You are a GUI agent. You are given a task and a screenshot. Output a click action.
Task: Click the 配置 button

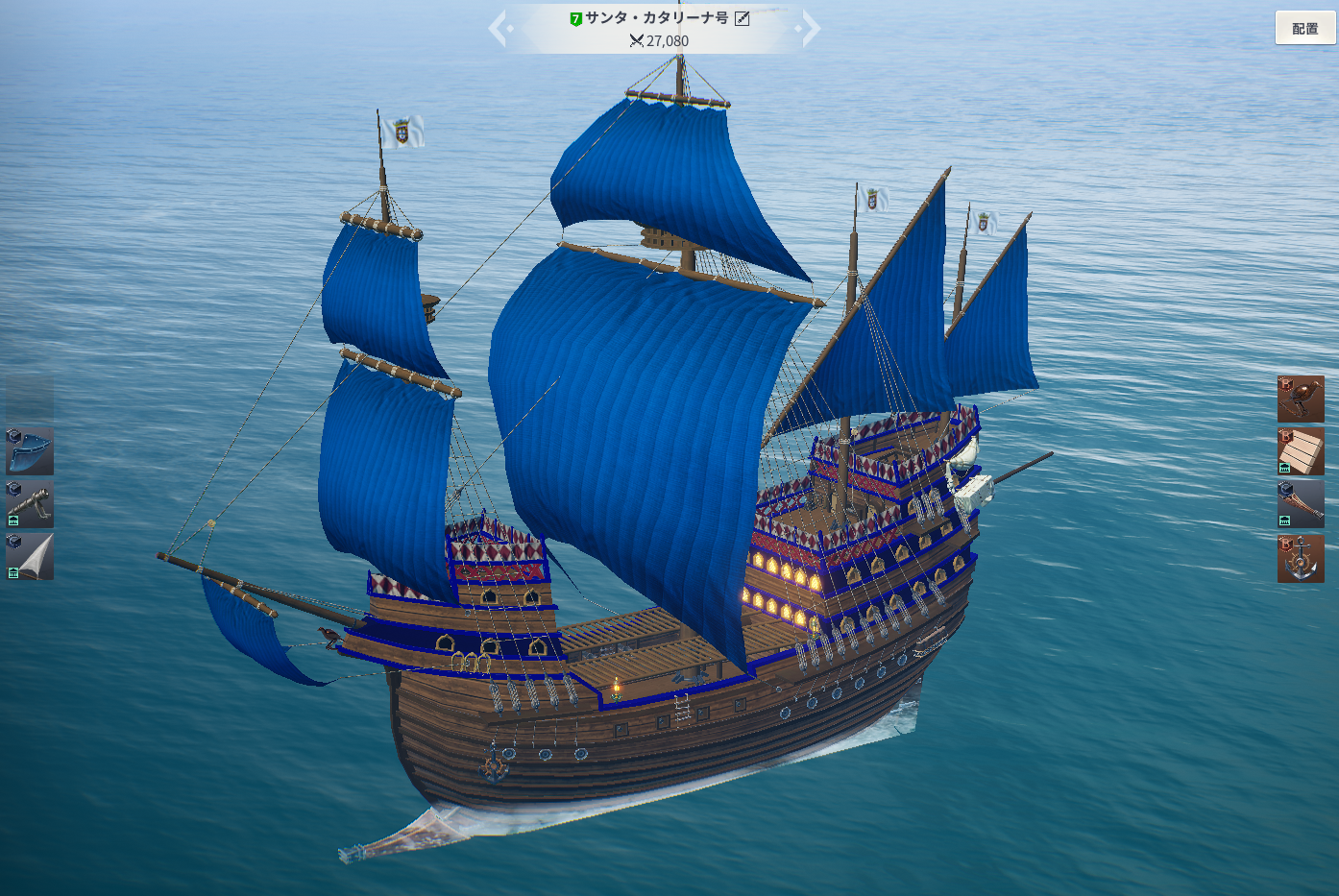tap(1304, 28)
